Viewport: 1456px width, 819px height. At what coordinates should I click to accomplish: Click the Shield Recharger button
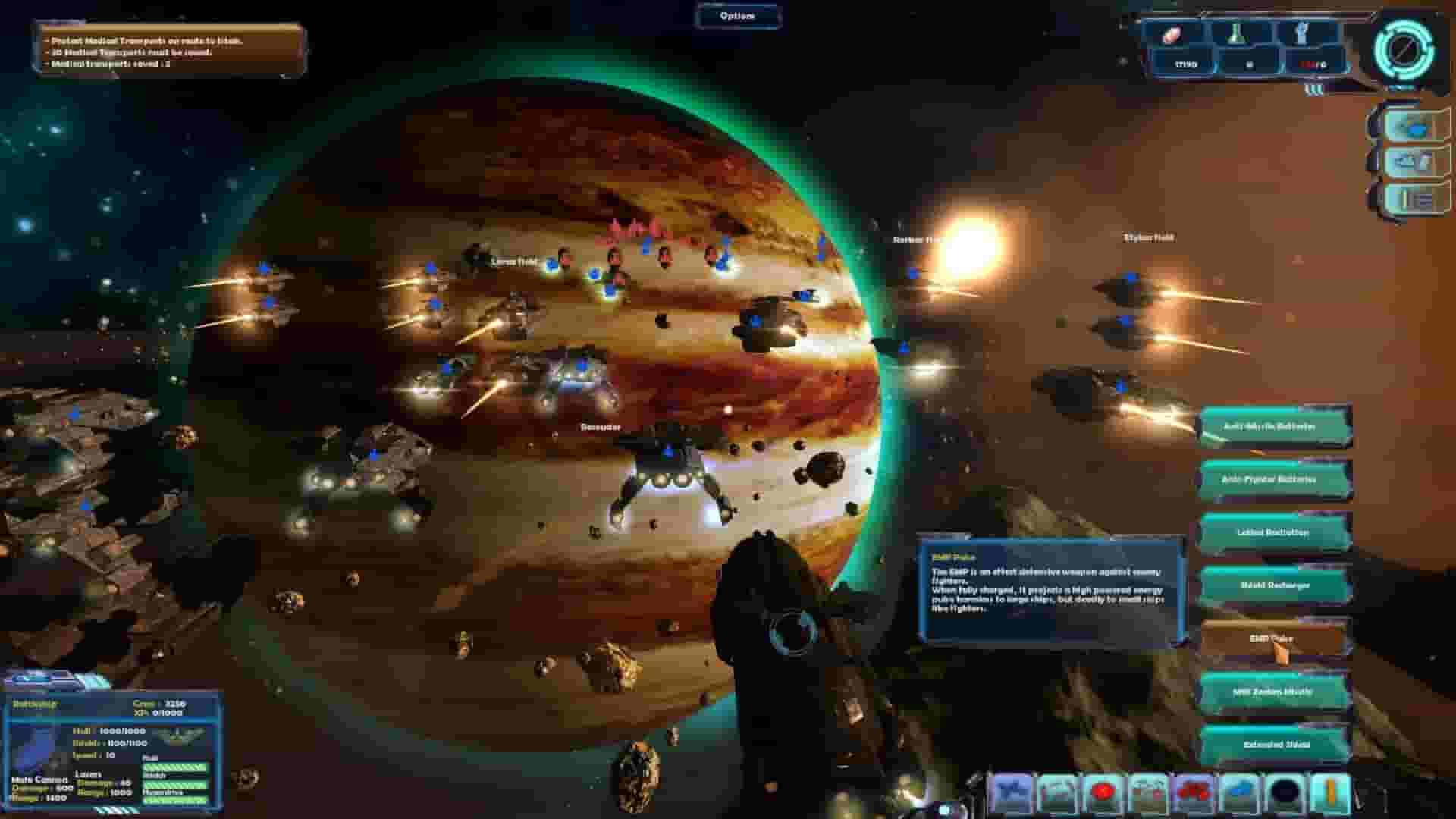tap(1275, 586)
